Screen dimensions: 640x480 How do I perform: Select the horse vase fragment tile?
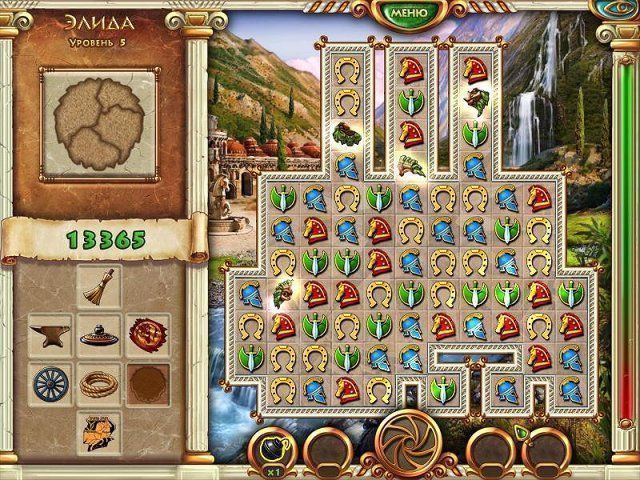98,431
